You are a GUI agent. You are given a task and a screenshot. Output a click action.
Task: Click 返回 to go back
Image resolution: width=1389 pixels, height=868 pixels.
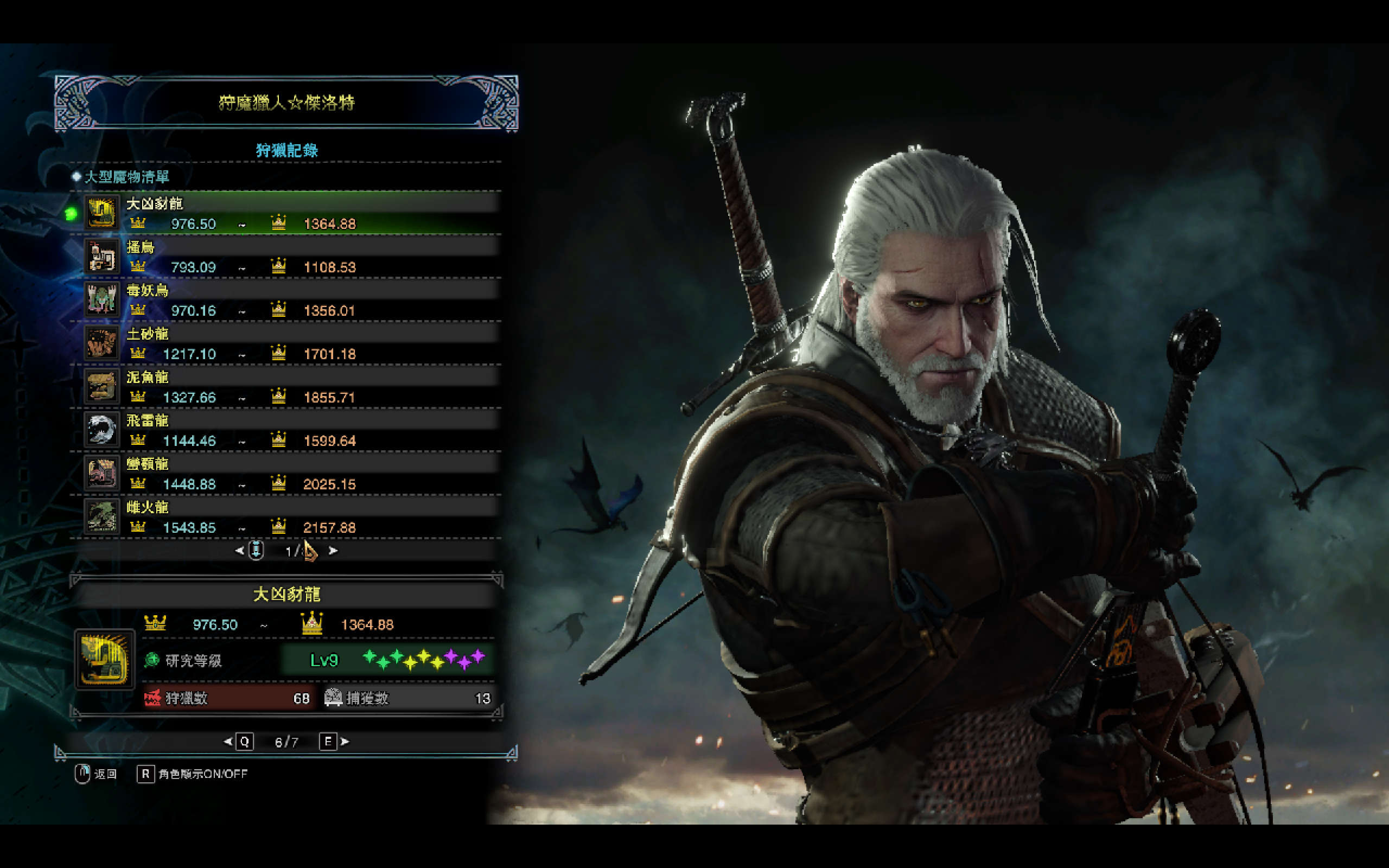click(x=96, y=774)
